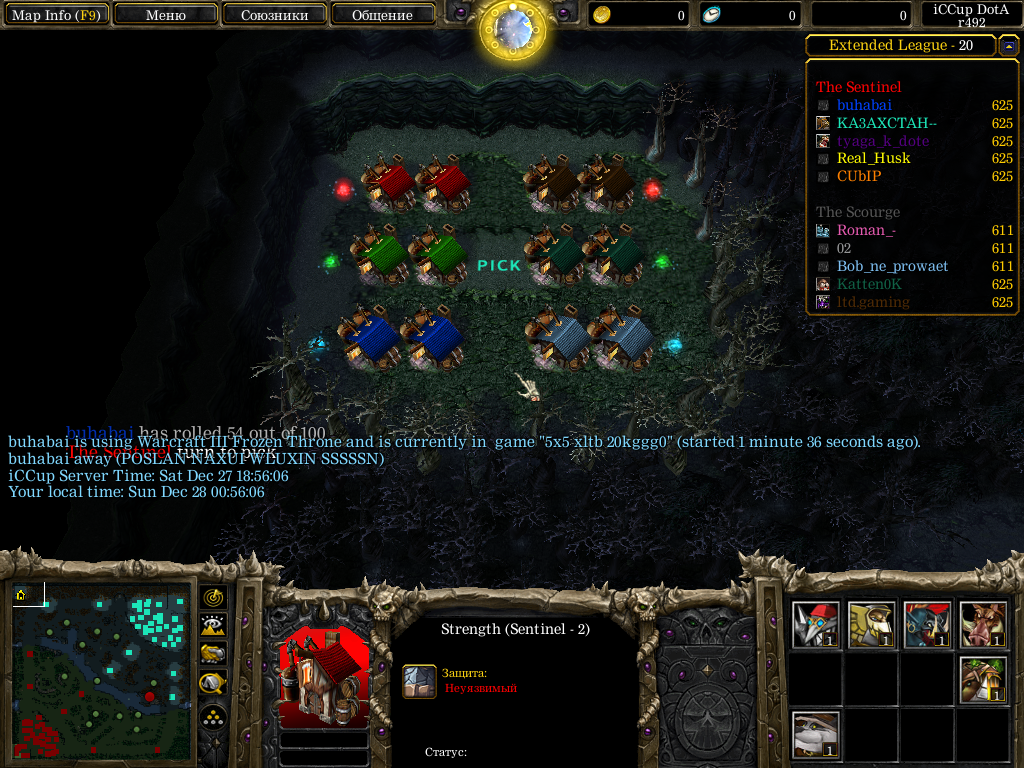This screenshot has height=768, width=1024.
Task: Collapse the Extended League scoreboard
Action: click(1009, 46)
